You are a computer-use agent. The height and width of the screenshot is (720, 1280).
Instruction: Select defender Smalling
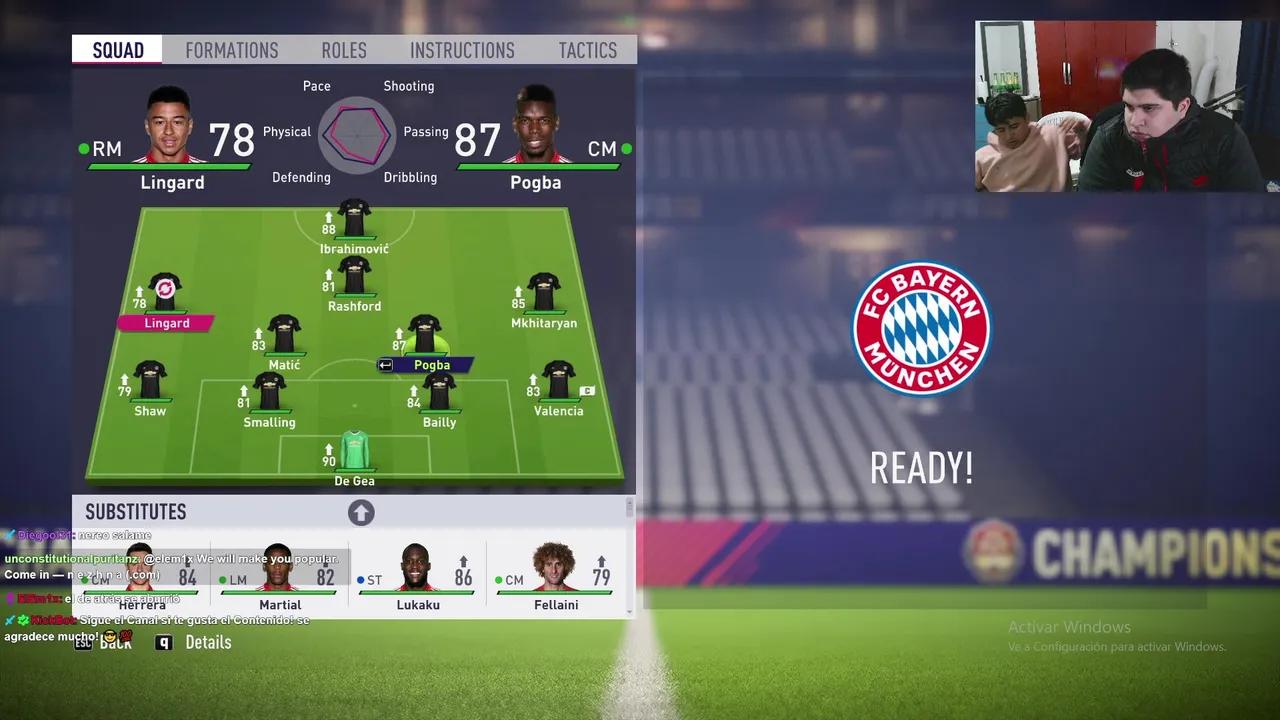point(269,392)
